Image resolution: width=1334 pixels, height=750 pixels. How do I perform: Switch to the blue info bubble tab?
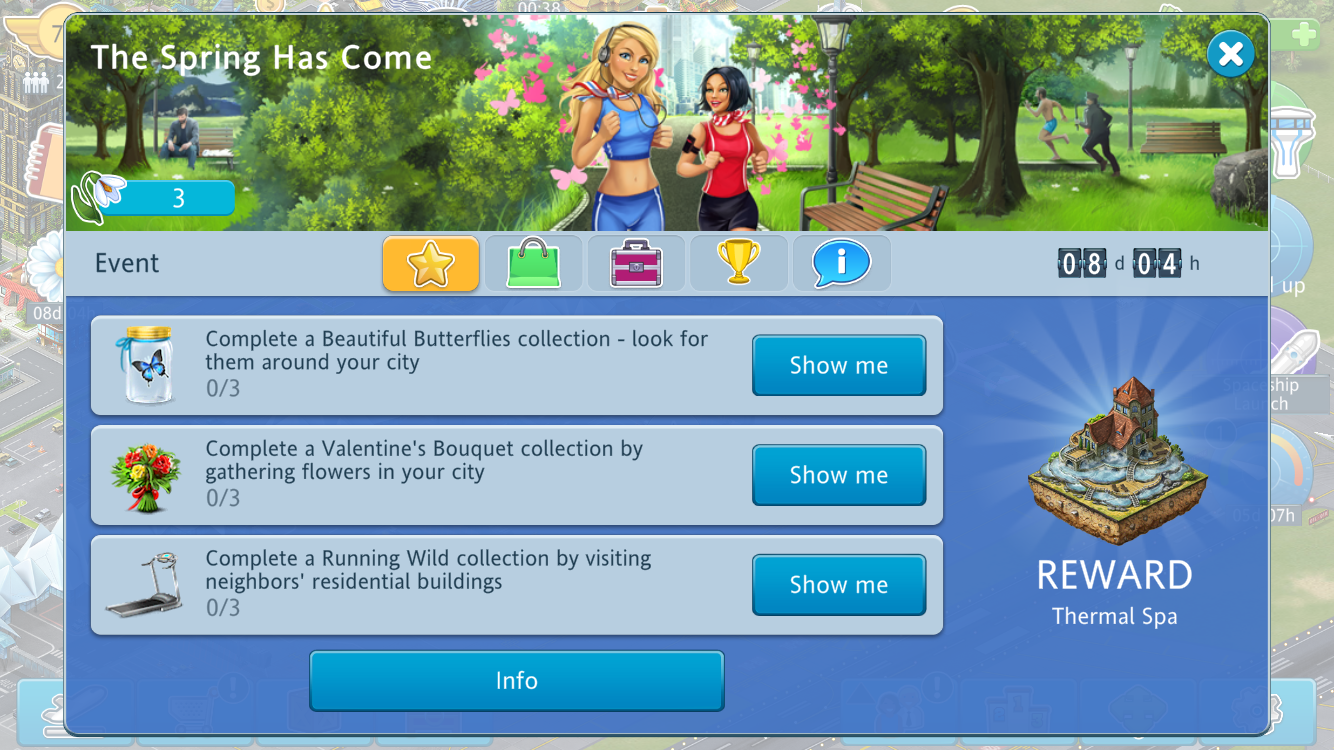[x=841, y=264]
